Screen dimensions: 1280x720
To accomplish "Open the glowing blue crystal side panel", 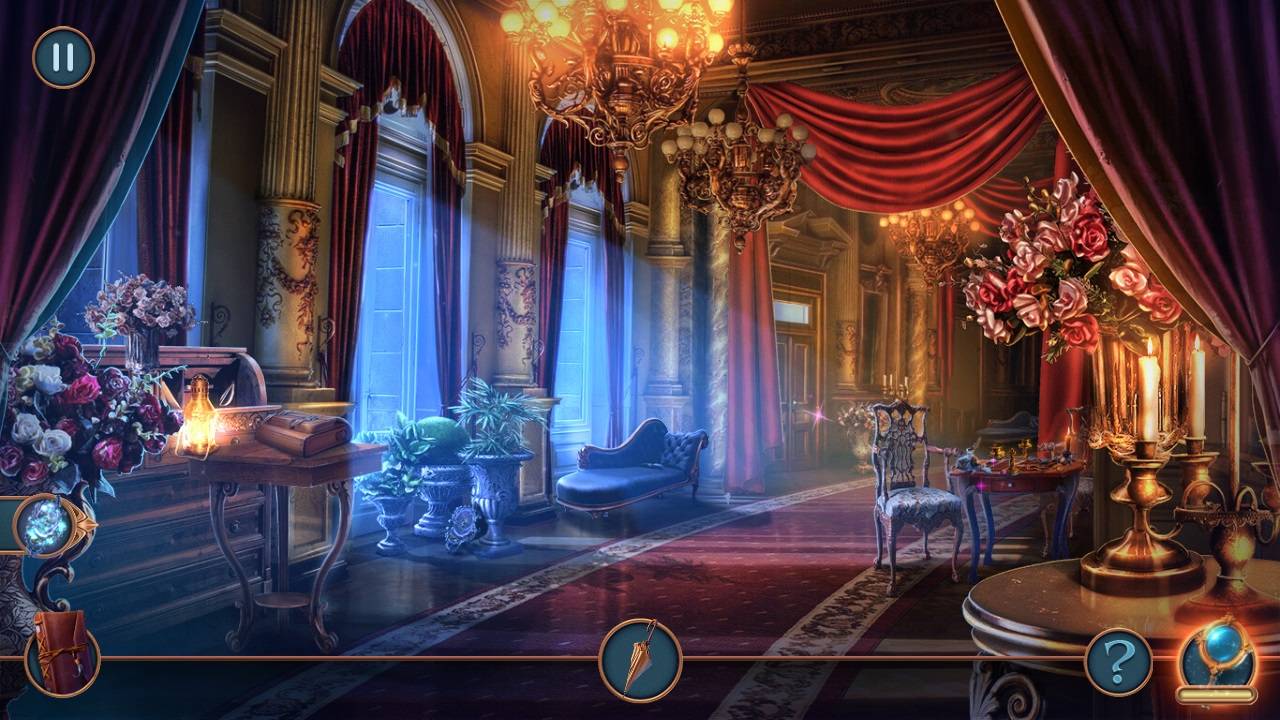I will pyautogui.click(x=45, y=525).
